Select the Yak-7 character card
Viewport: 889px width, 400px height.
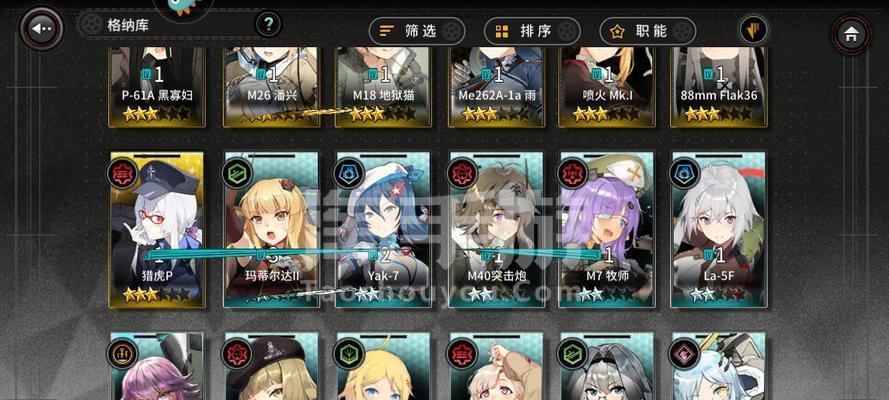coord(384,229)
